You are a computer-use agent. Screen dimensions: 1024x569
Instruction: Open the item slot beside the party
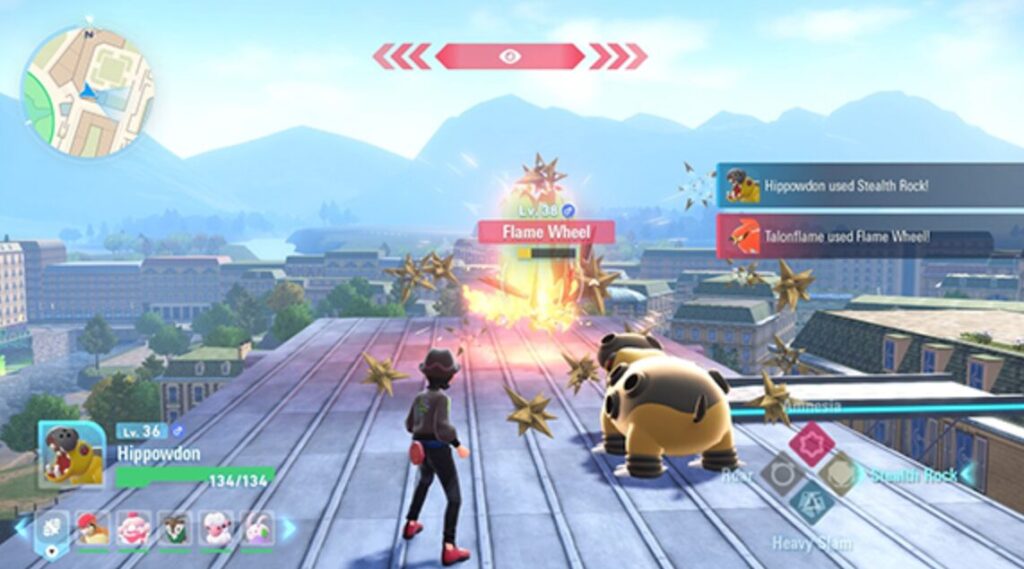tap(52, 528)
